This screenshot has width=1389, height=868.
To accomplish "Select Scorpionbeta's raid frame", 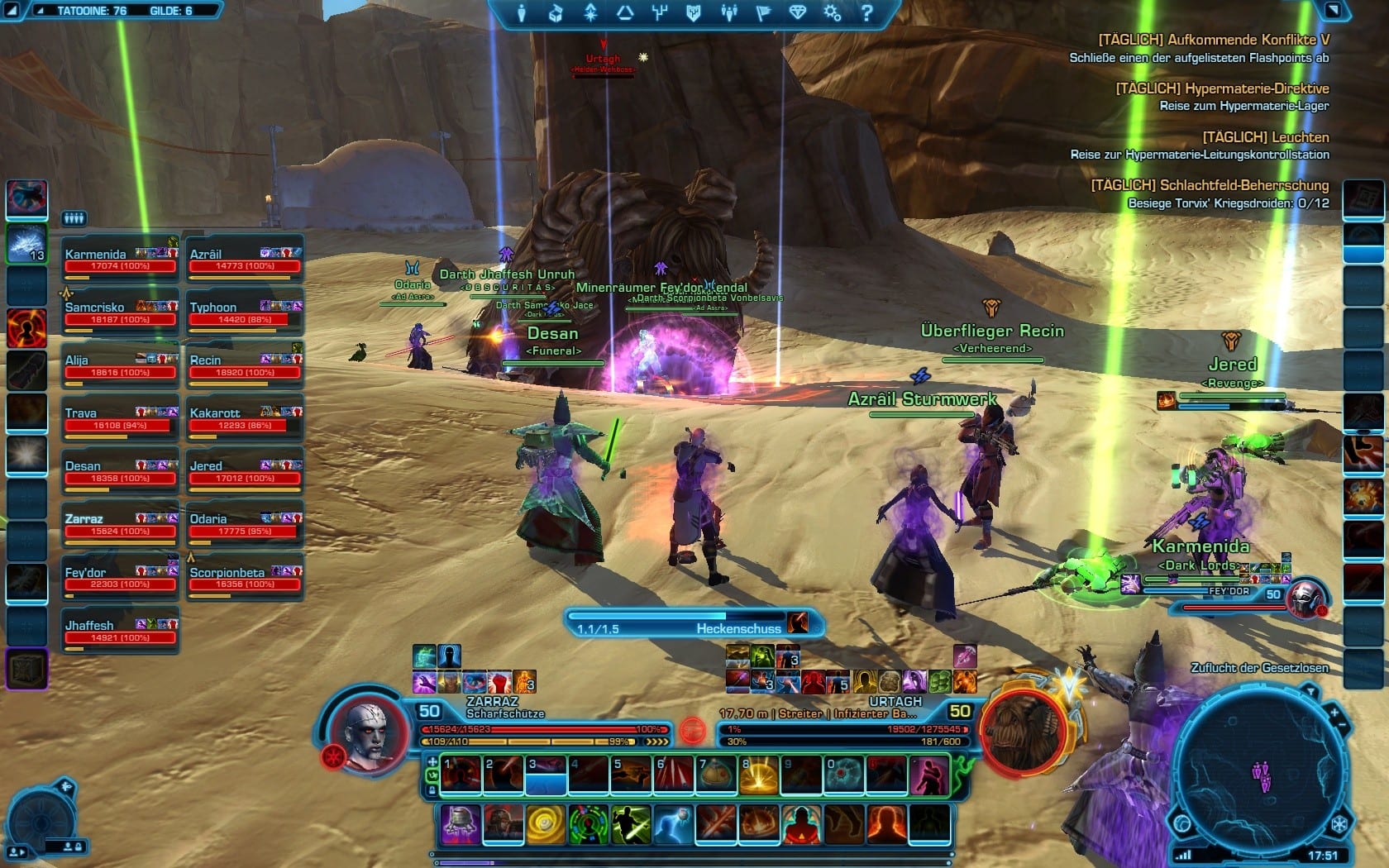I will click(245, 578).
